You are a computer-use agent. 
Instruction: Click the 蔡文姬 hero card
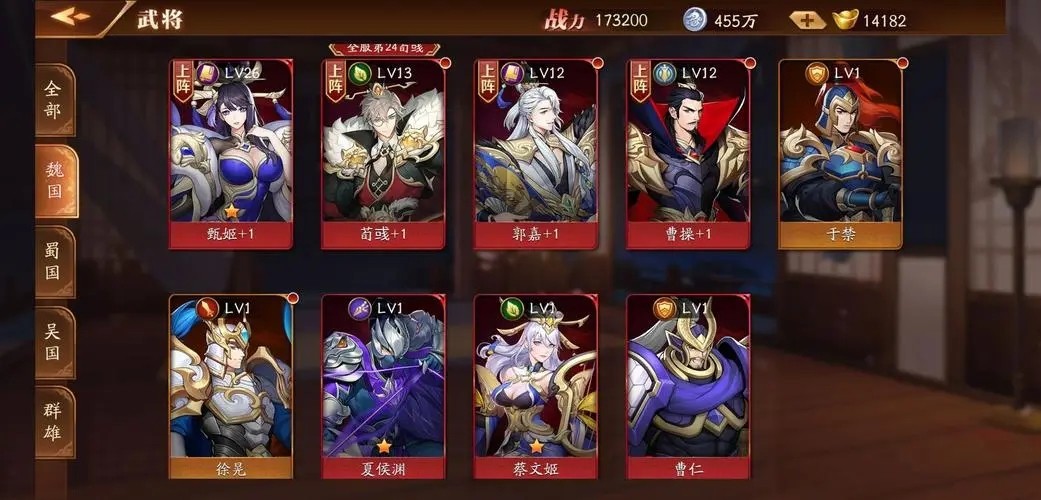[536, 386]
